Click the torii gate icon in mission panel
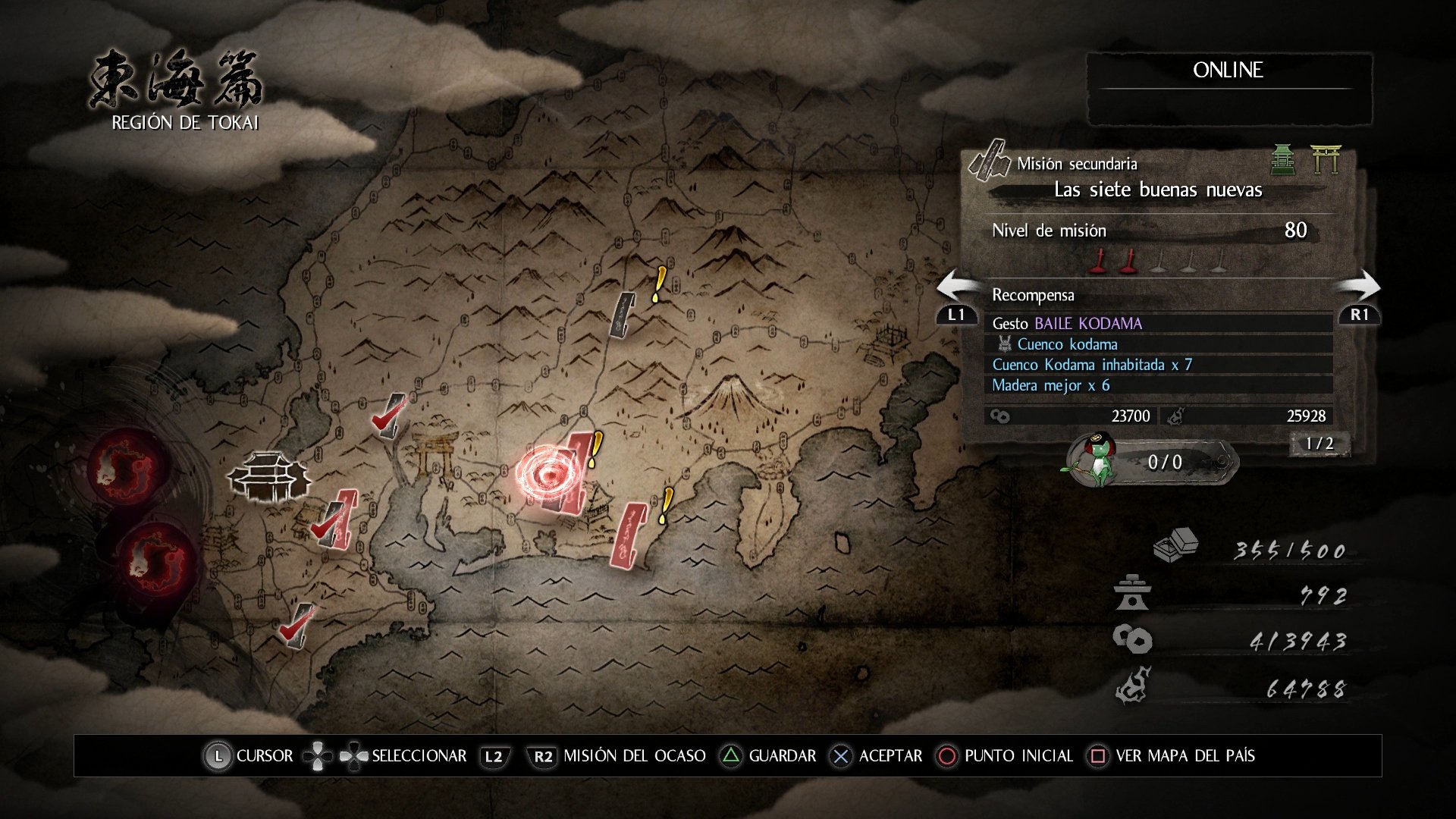1456x819 pixels. (x=1326, y=159)
